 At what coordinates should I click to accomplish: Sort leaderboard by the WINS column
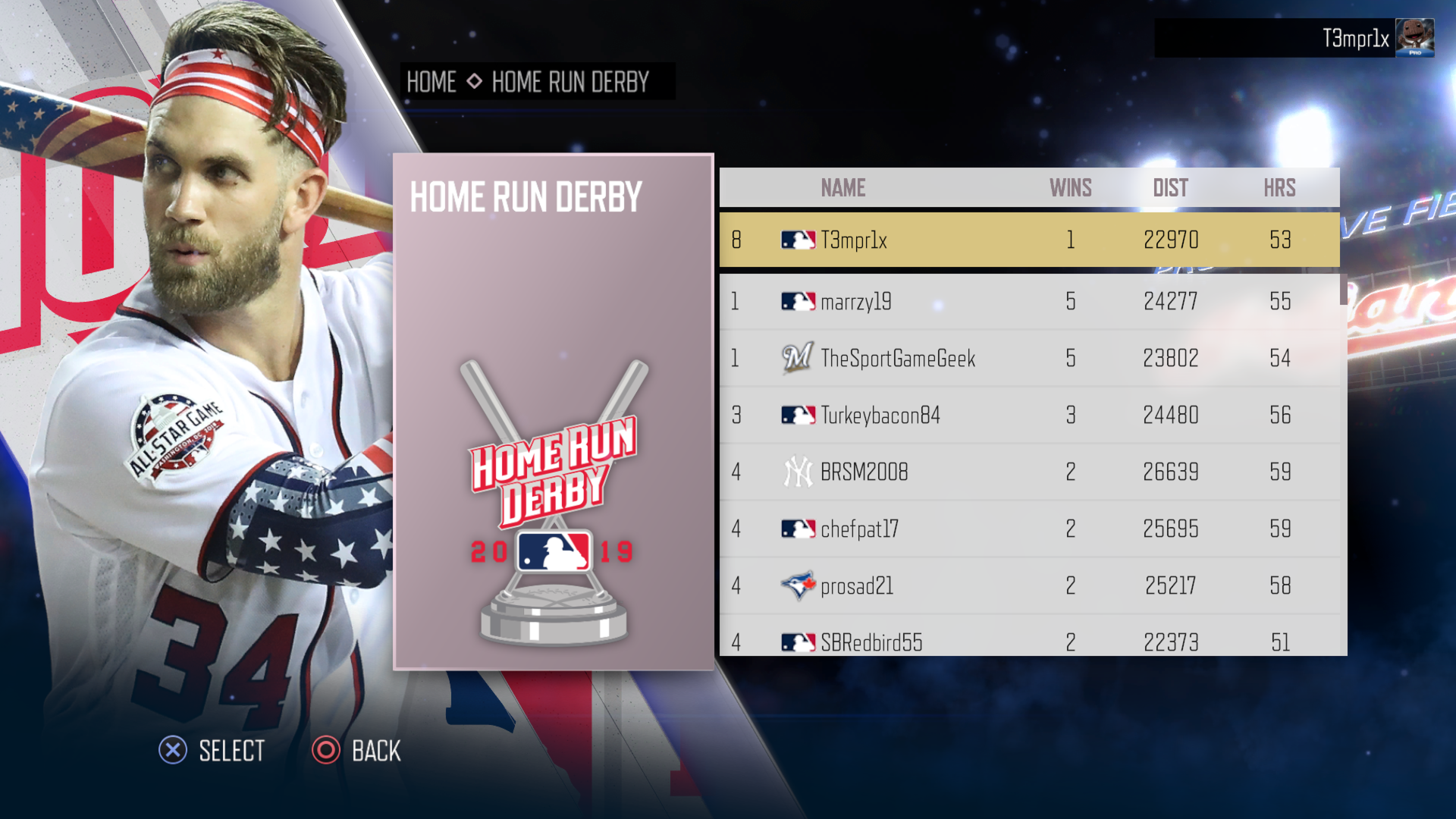1069,187
